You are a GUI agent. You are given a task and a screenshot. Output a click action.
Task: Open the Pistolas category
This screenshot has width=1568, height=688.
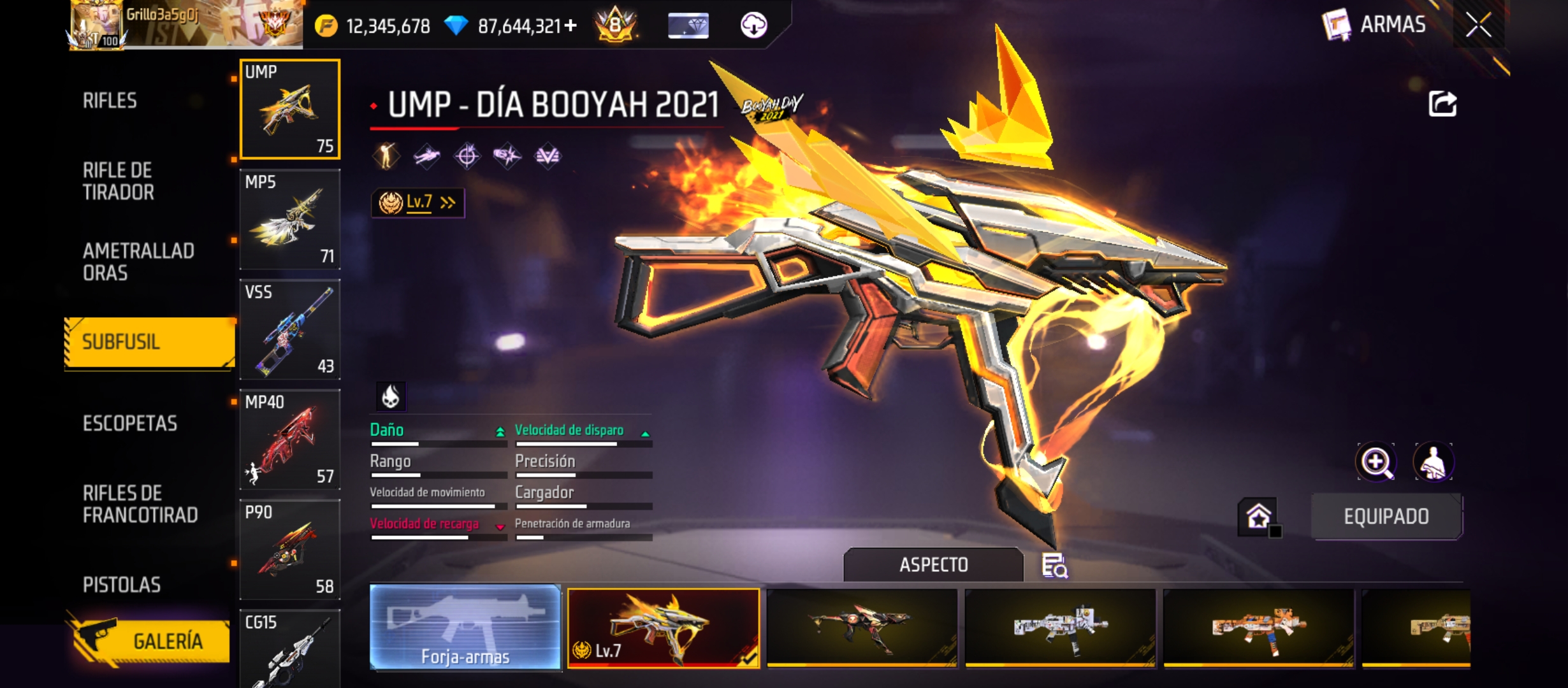(122, 585)
